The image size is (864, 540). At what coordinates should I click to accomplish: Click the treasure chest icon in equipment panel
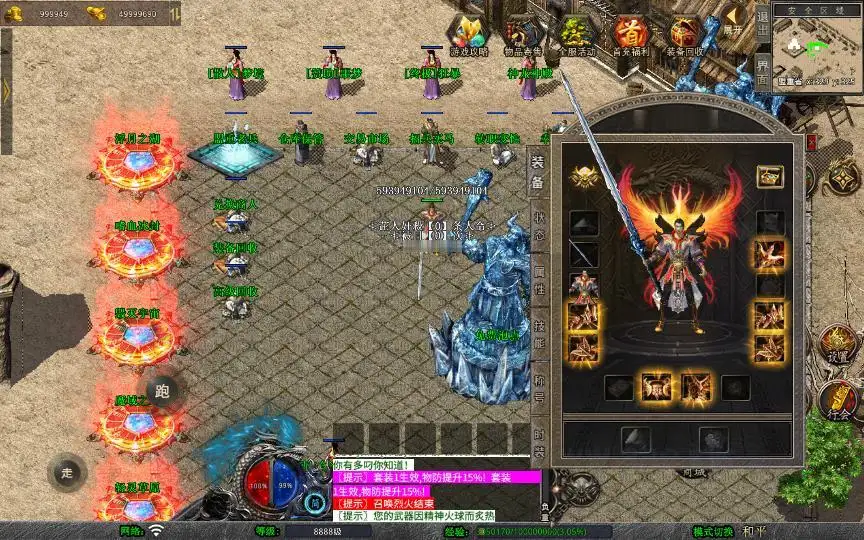769,176
